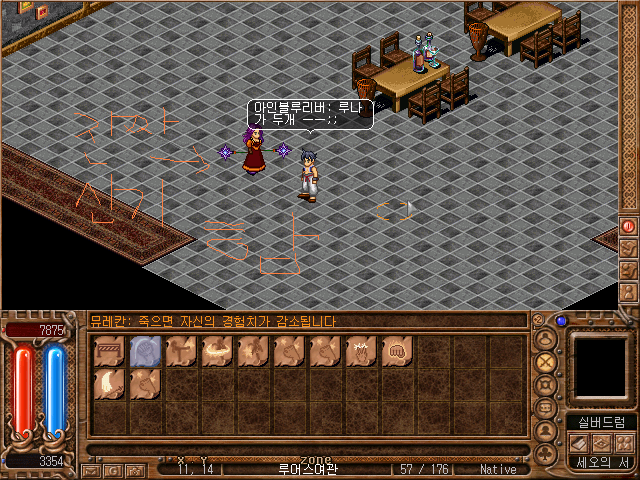This screenshot has height=480, width=640.
Task: Choose the hurdle-shaped skill in the first slot
Action: coord(110,352)
